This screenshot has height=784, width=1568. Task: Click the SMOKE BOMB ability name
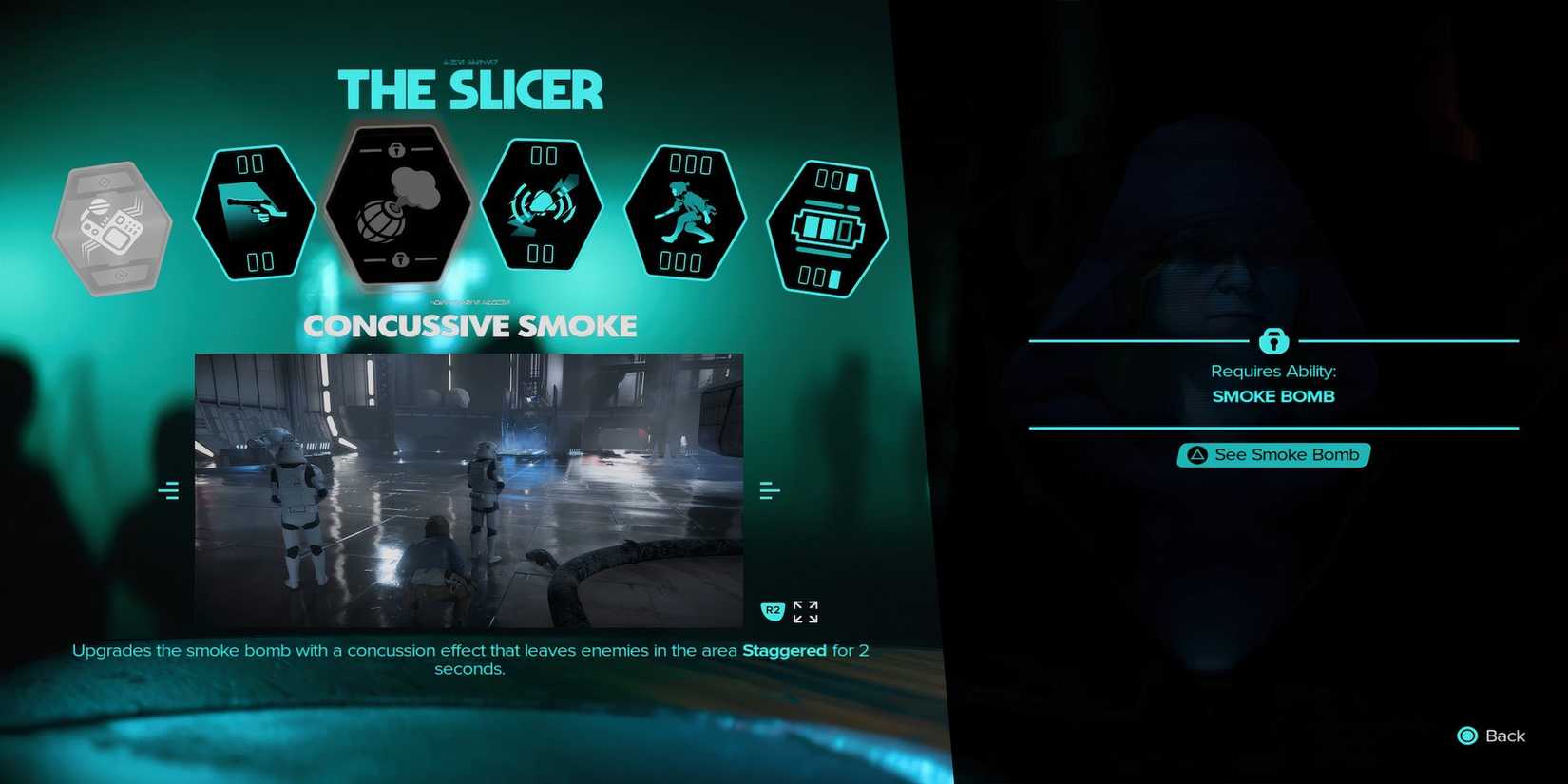1273,396
